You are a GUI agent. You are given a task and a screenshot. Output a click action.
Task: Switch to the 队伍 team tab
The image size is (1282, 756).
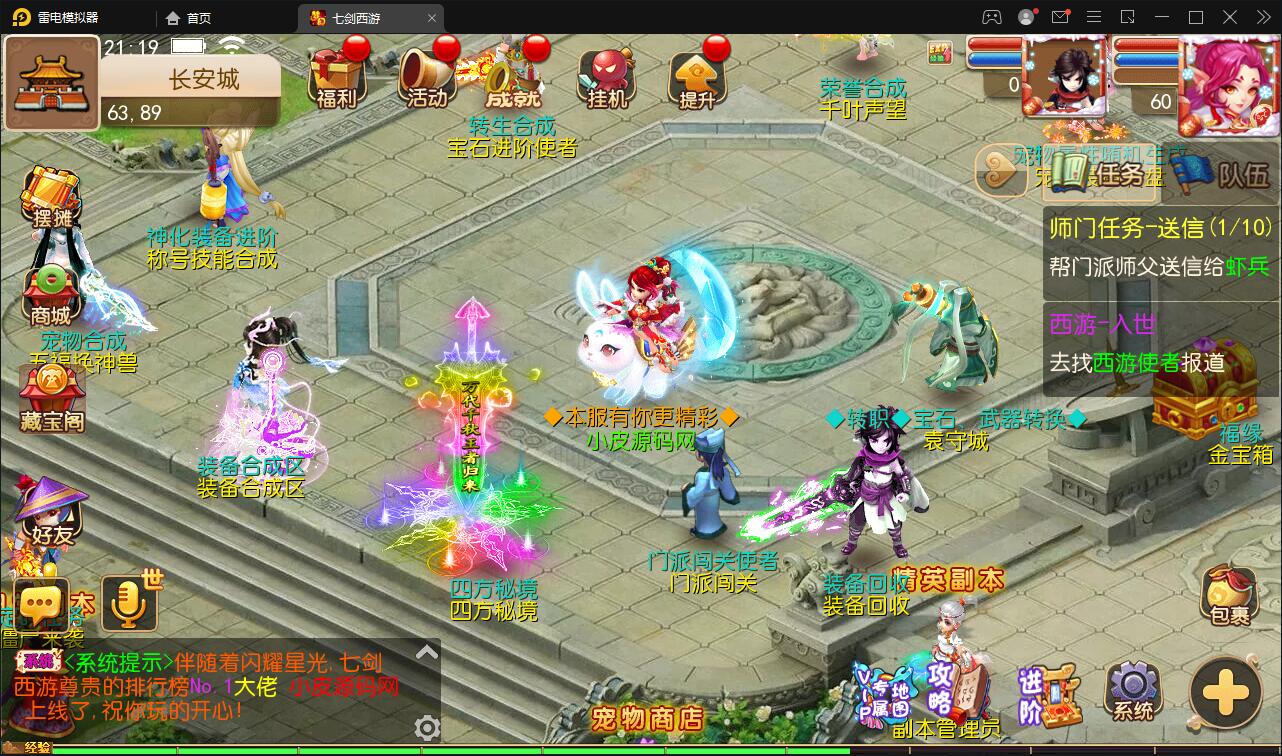click(x=1223, y=175)
